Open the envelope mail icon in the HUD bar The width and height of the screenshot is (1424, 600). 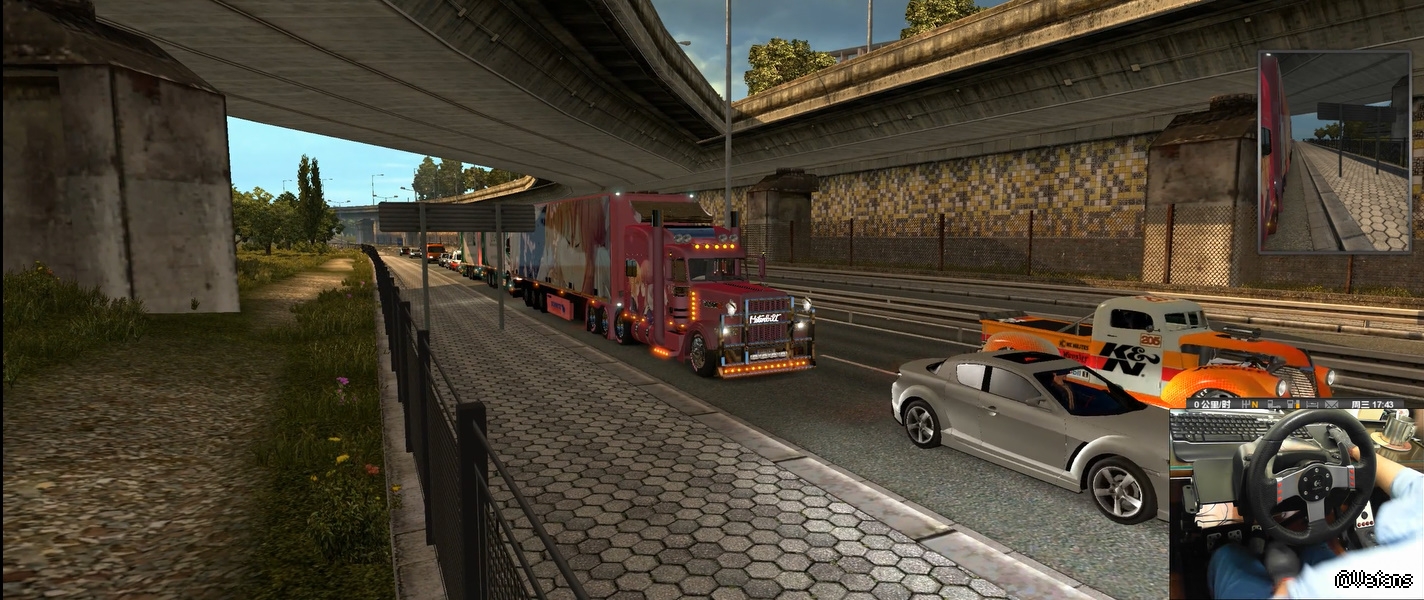[1331, 404]
